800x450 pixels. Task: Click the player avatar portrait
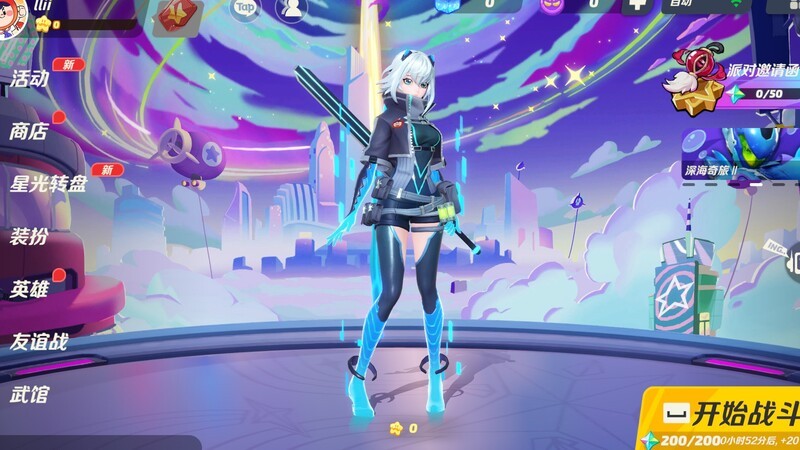click(x=15, y=17)
